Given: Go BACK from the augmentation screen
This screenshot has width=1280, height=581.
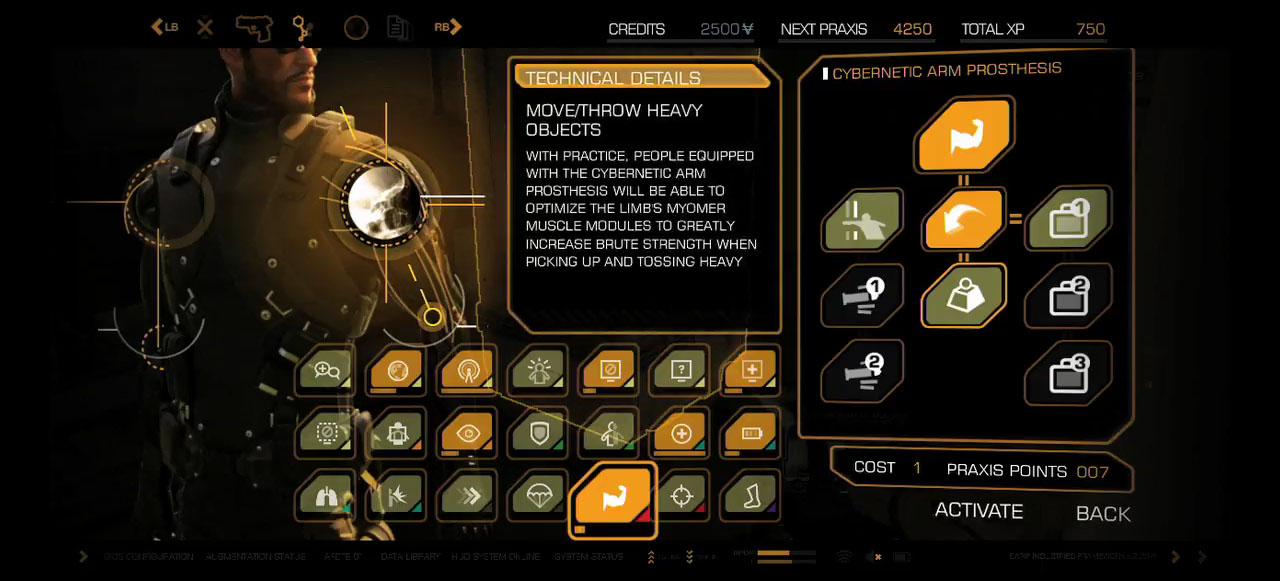Looking at the screenshot, I should (1102, 514).
